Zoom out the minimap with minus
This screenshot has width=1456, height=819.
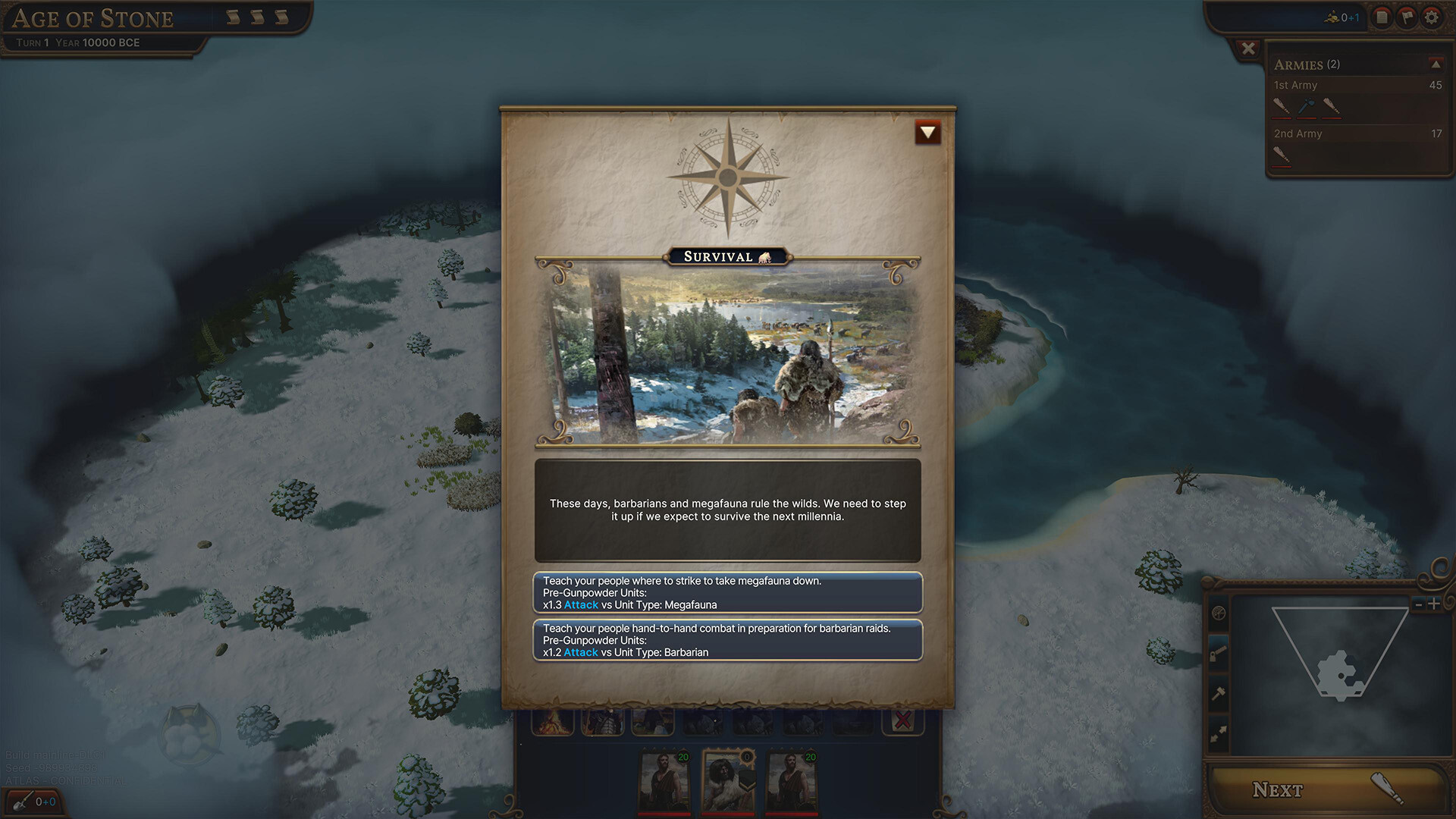tap(1418, 604)
